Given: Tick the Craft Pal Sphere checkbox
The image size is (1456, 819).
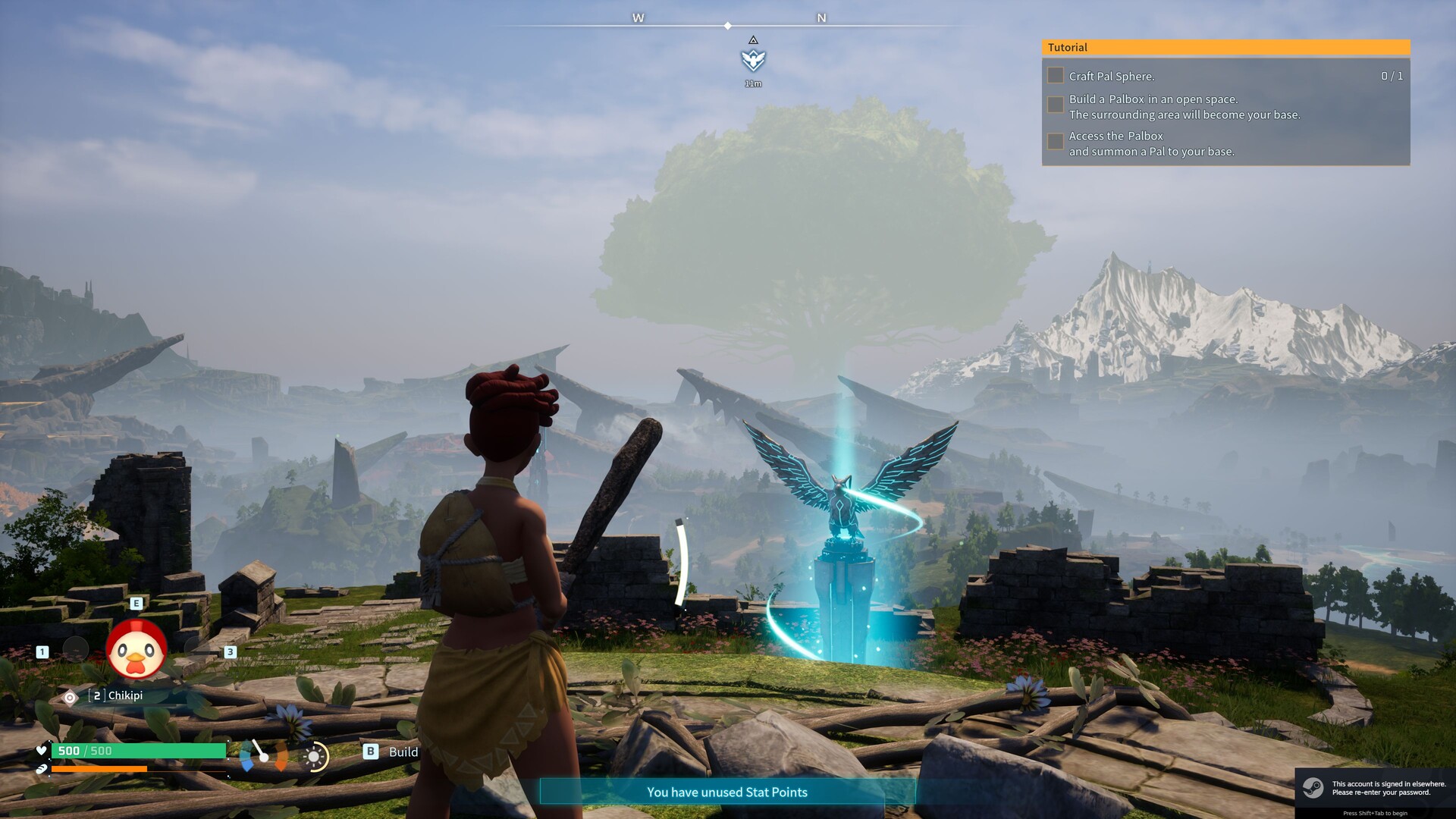Looking at the screenshot, I should [1055, 76].
